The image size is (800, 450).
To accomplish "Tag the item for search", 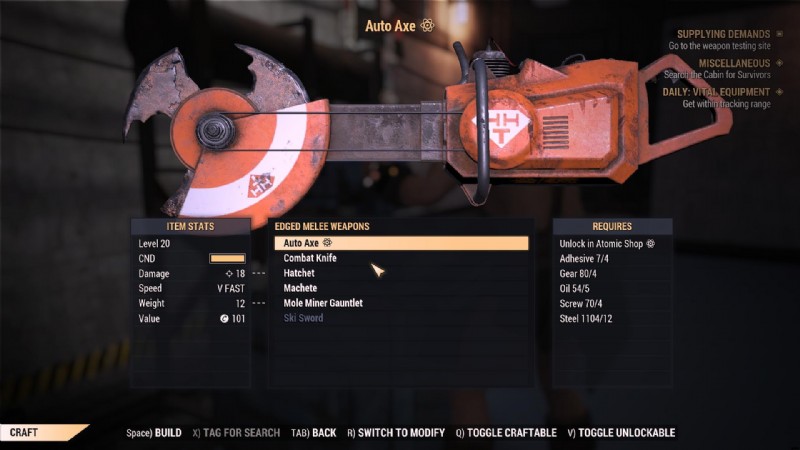I will pyautogui.click(x=235, y=433).
